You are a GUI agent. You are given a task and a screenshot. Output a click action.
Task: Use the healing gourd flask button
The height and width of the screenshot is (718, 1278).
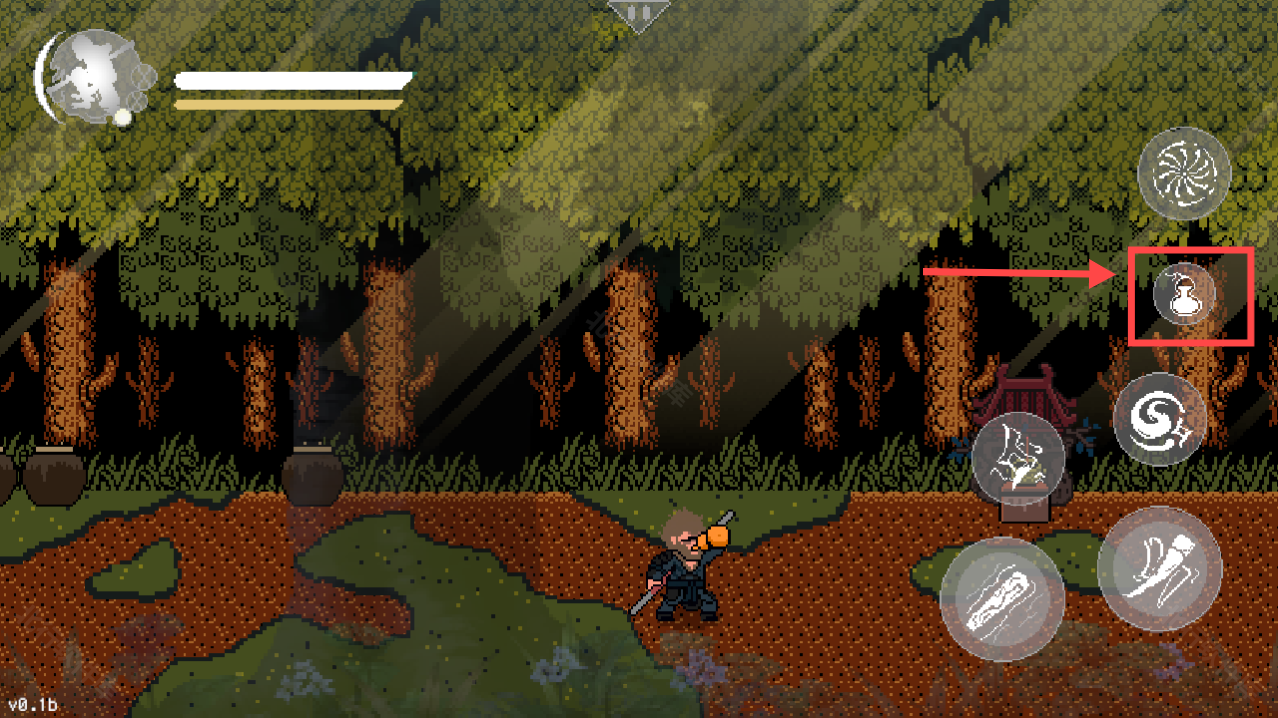point(1184,295)
